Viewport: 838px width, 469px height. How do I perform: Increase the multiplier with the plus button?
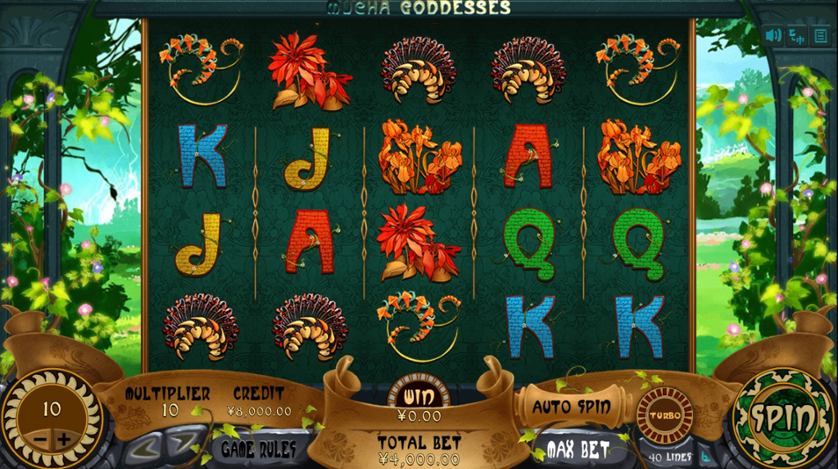(65, 441)
